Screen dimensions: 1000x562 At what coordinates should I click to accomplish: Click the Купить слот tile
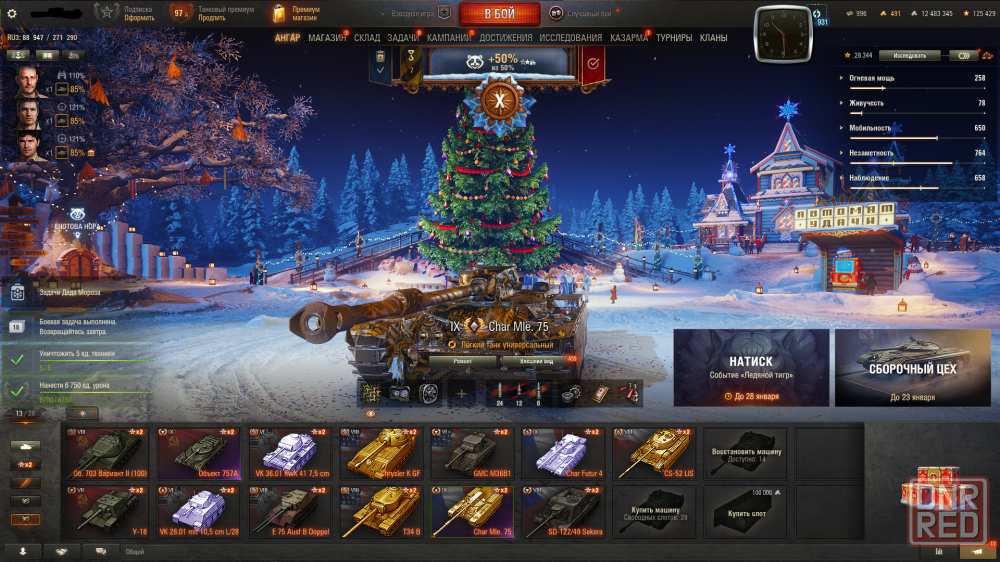click(745, 511)
